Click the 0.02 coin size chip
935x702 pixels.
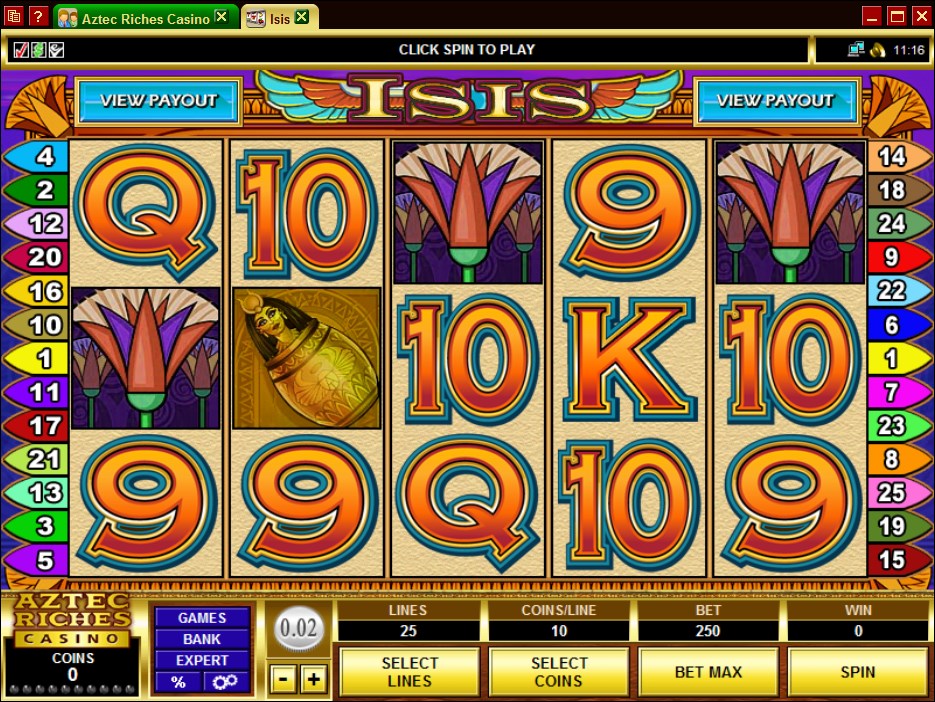coord(299,632)
